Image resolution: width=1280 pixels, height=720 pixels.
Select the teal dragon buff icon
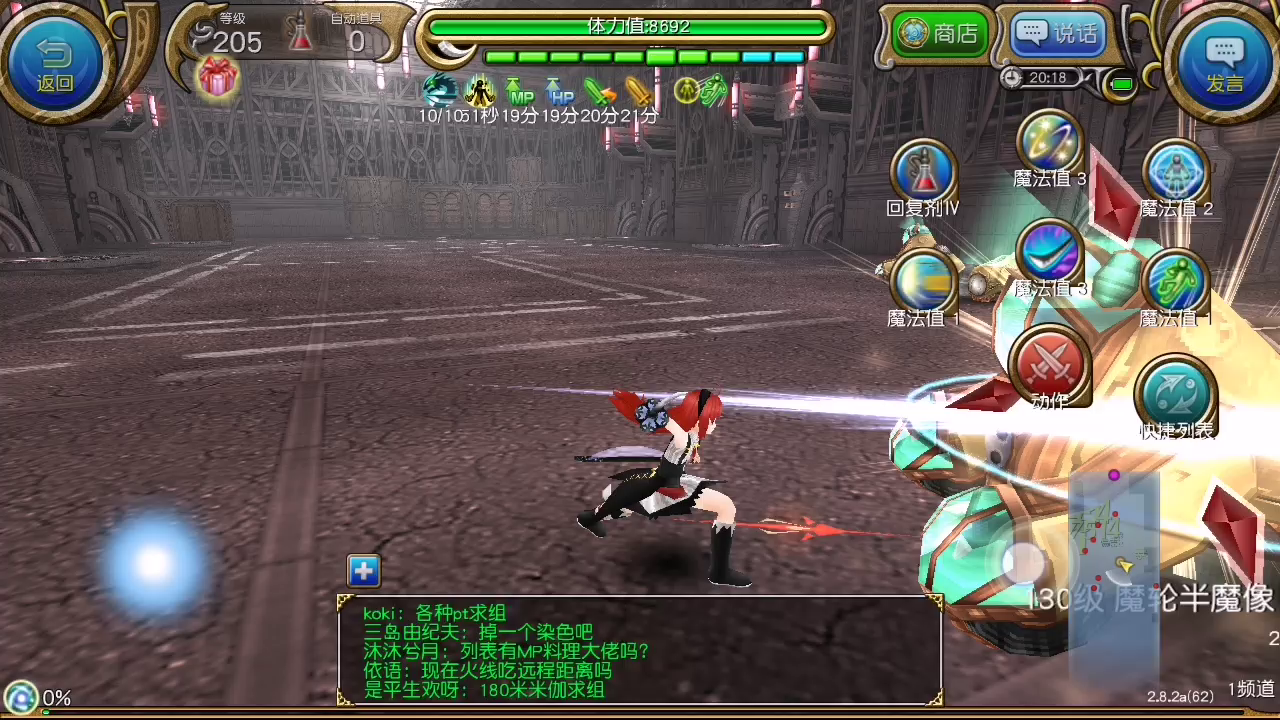point(440,91)
